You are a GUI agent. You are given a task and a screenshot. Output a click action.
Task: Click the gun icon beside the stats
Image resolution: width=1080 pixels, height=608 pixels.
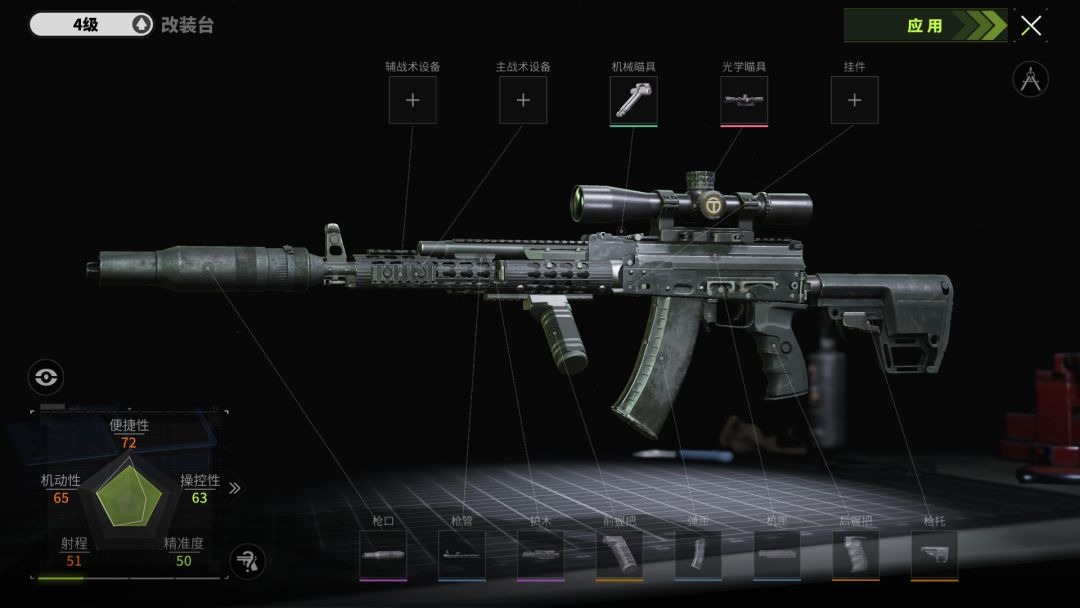point(247,561)
